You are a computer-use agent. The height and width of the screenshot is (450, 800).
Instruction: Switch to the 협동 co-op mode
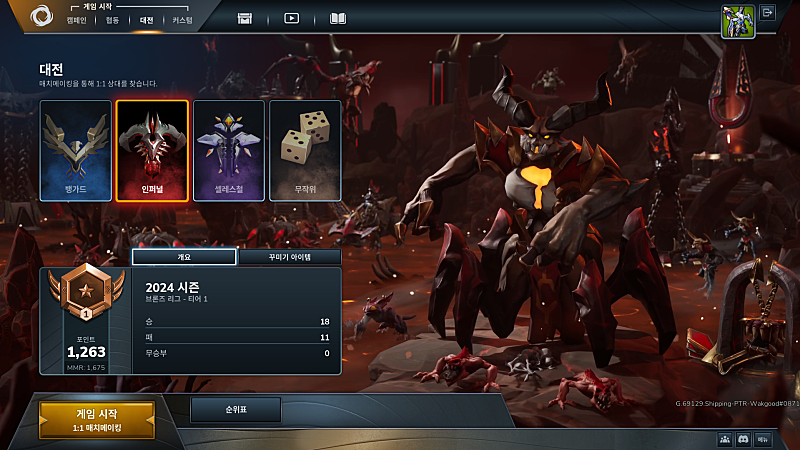click(x=112, y=20)
